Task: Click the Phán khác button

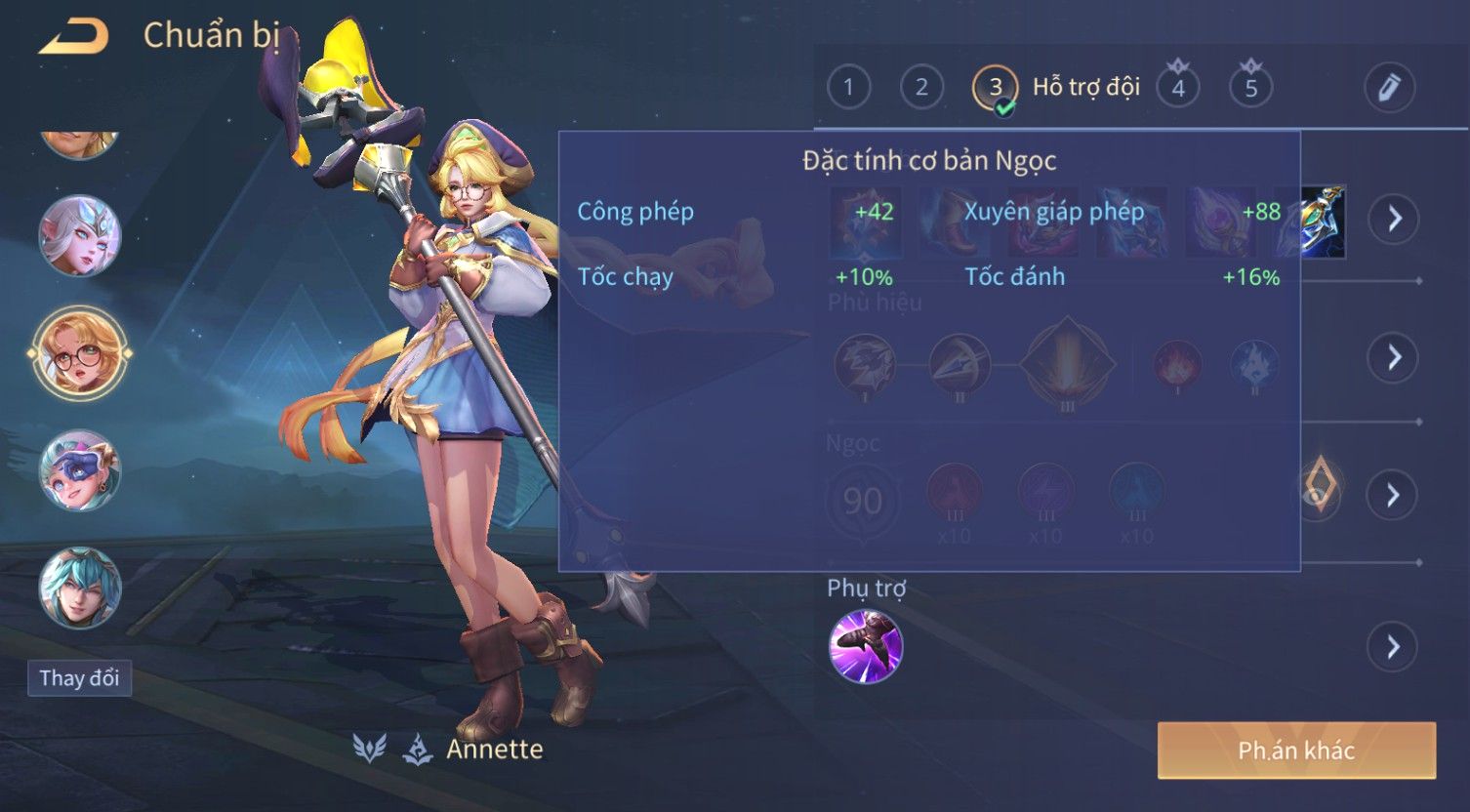Action: pos(1296,751)
